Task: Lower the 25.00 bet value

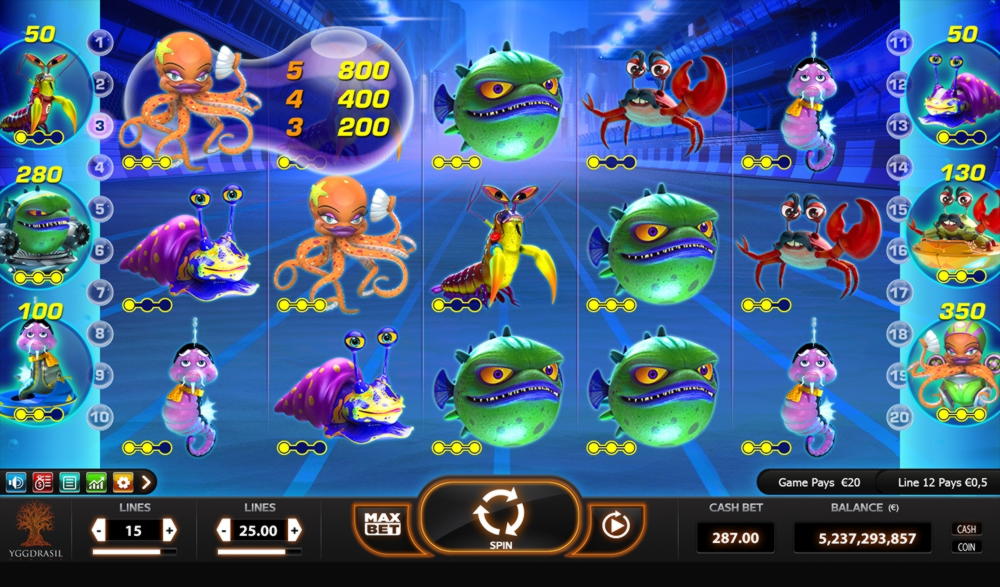Action: tap(224, 530)
